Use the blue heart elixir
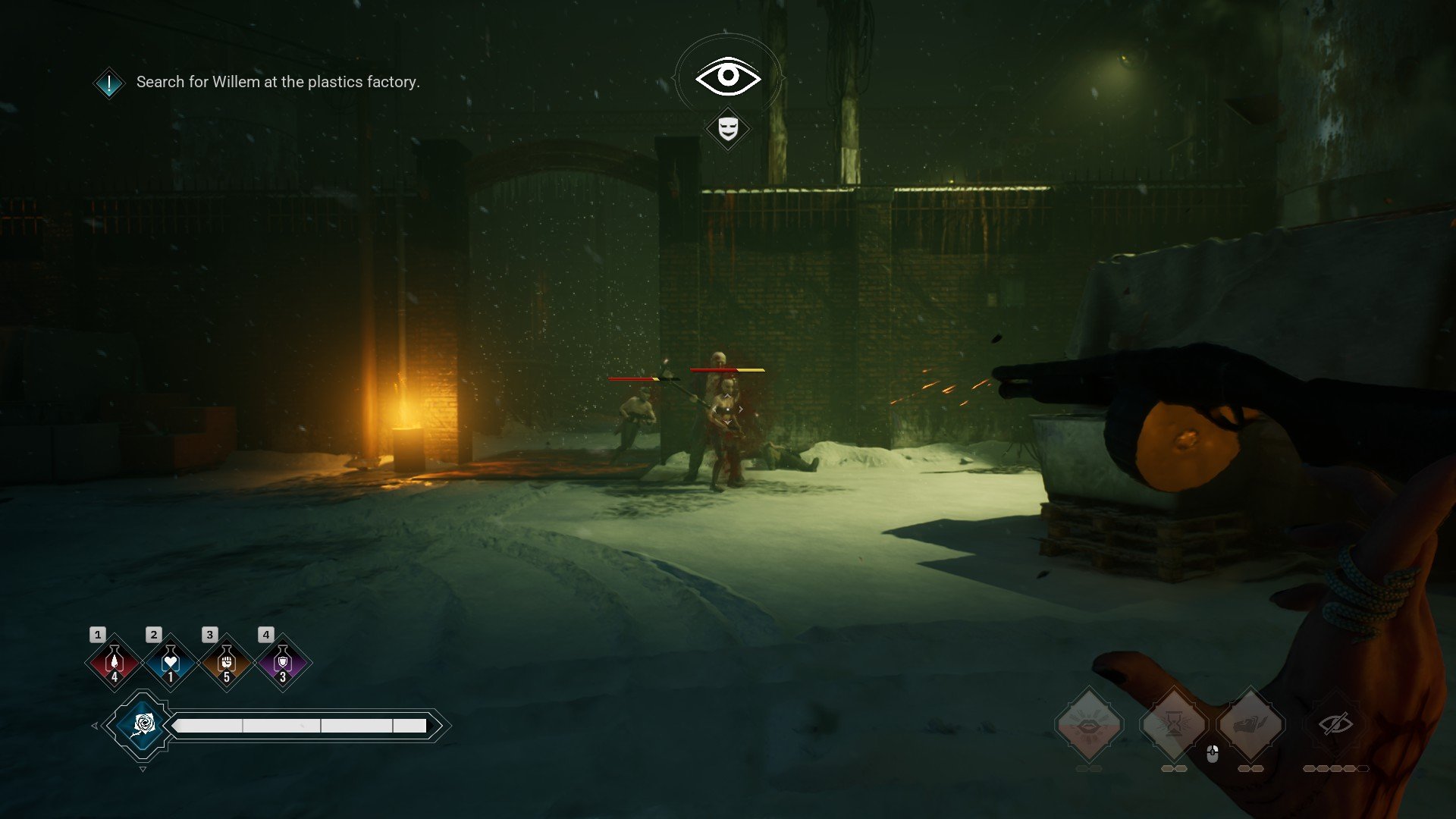Screen dimensions: 1456x819 click(x=170, y=663)
